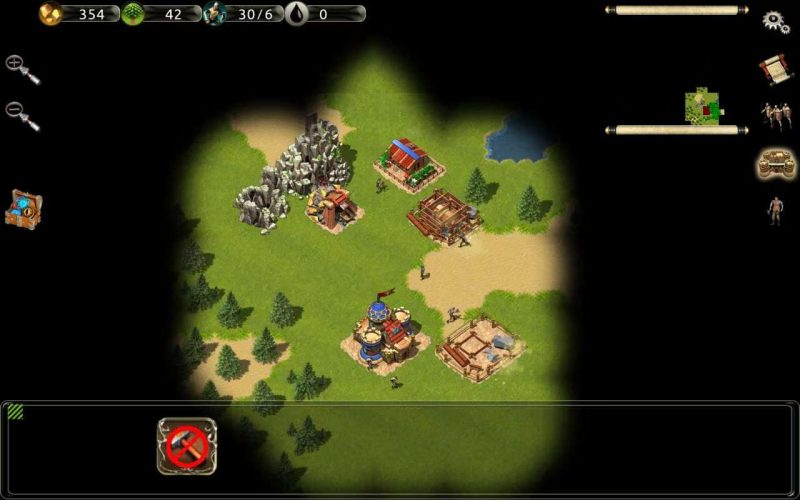Select the single worker unit icon

(774, 210)
